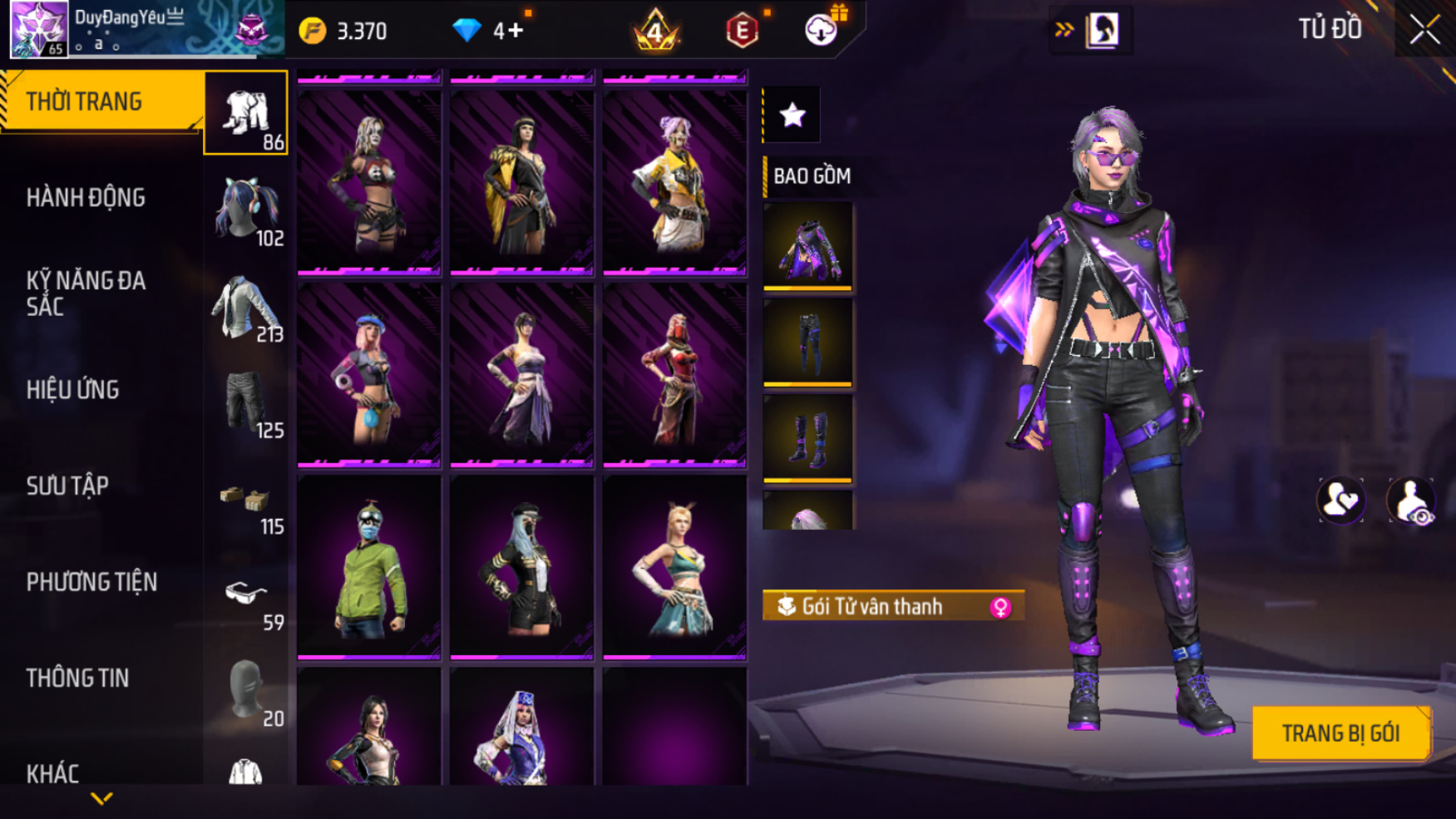View the black pants bundle piece
The height and width of the screenshot is (819, 1456).
(x=807, y=342)
